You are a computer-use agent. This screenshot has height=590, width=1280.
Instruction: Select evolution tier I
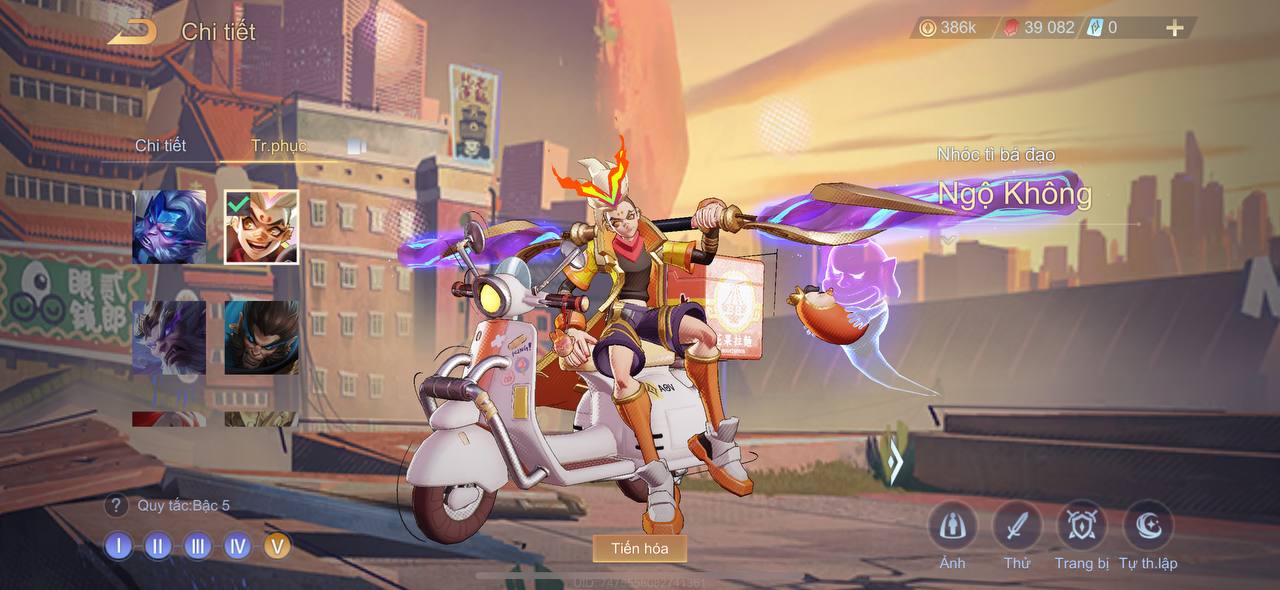pos(118,546)
